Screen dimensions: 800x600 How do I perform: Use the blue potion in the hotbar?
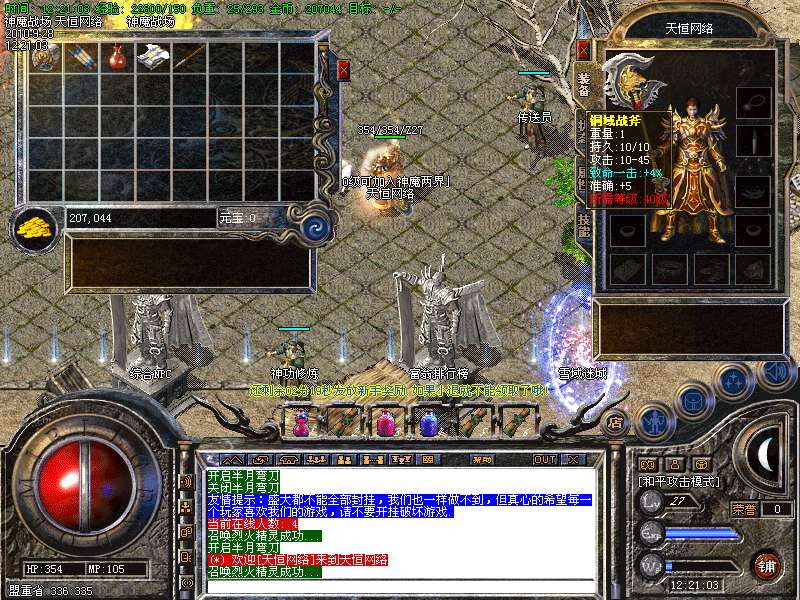click(x=428, y=423)
